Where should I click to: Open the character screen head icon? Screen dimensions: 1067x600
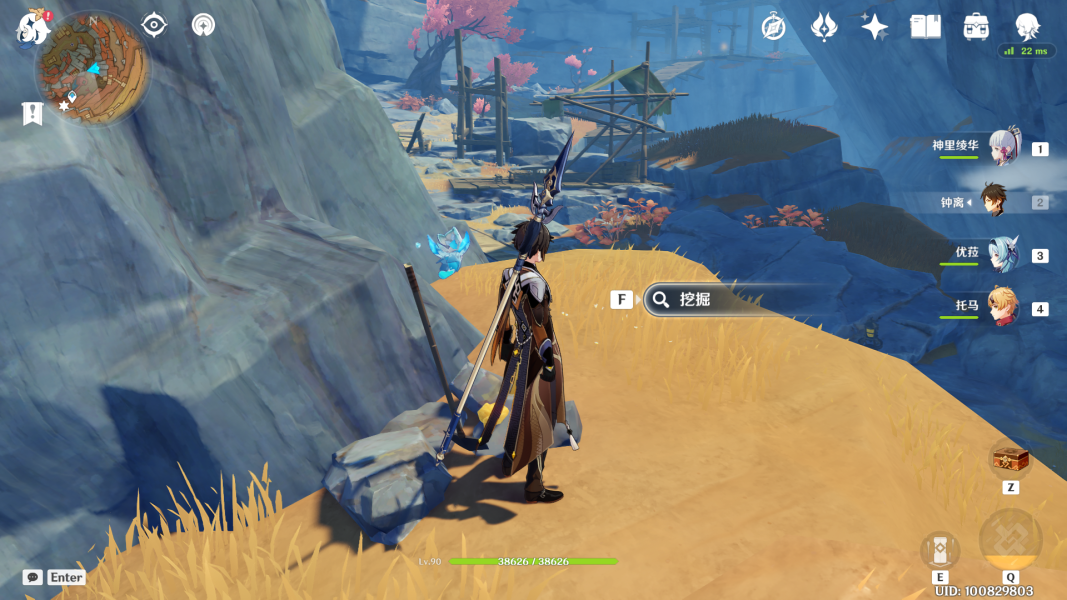tap(1027, 26)
